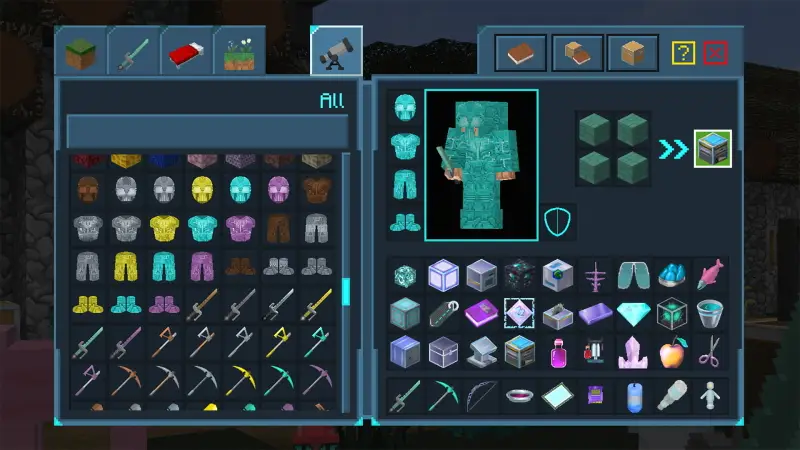800x450 pixels.
Task: Open the plain crate tab
Action: [633, 52]
